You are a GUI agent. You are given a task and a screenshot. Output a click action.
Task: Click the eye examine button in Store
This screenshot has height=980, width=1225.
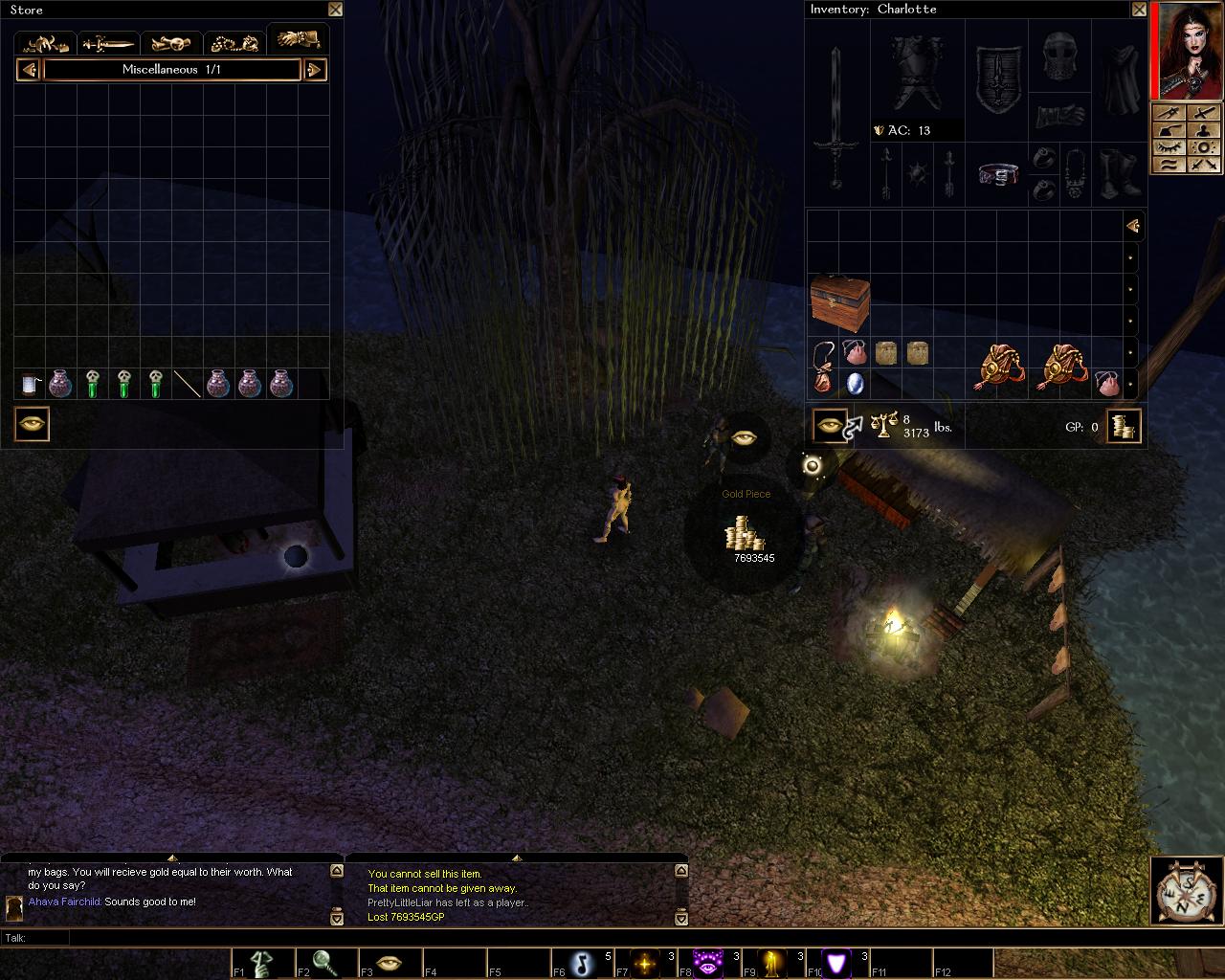pos(32,425)
